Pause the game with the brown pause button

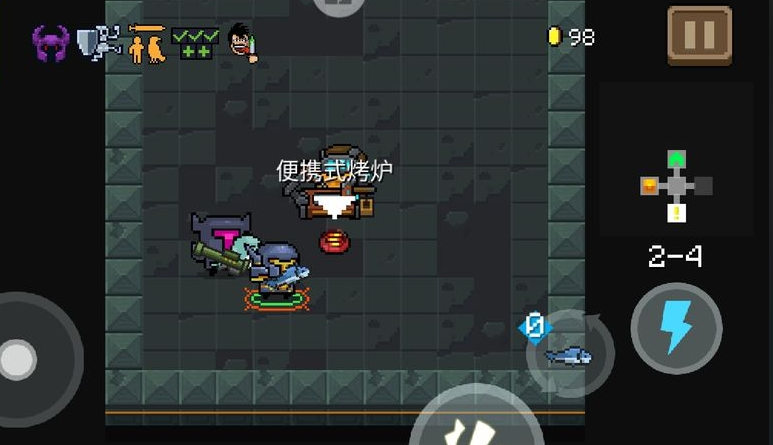point(700,36)
